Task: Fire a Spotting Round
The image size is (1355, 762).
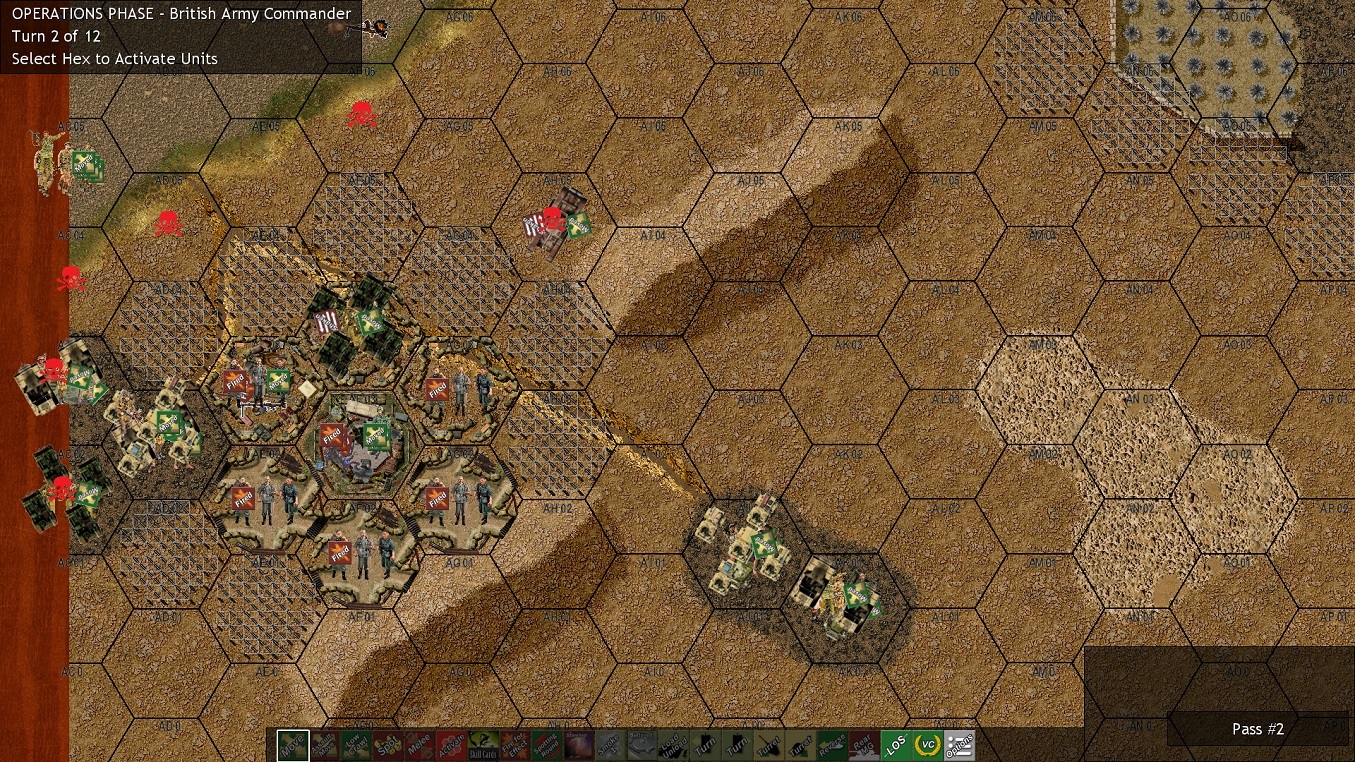Action: coord(547,745)
